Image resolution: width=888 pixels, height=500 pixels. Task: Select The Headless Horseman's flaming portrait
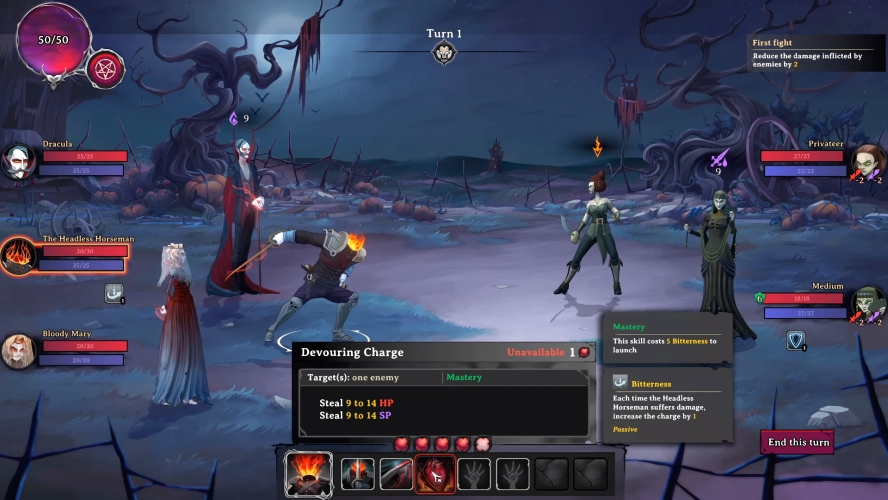tap(19, 254)
